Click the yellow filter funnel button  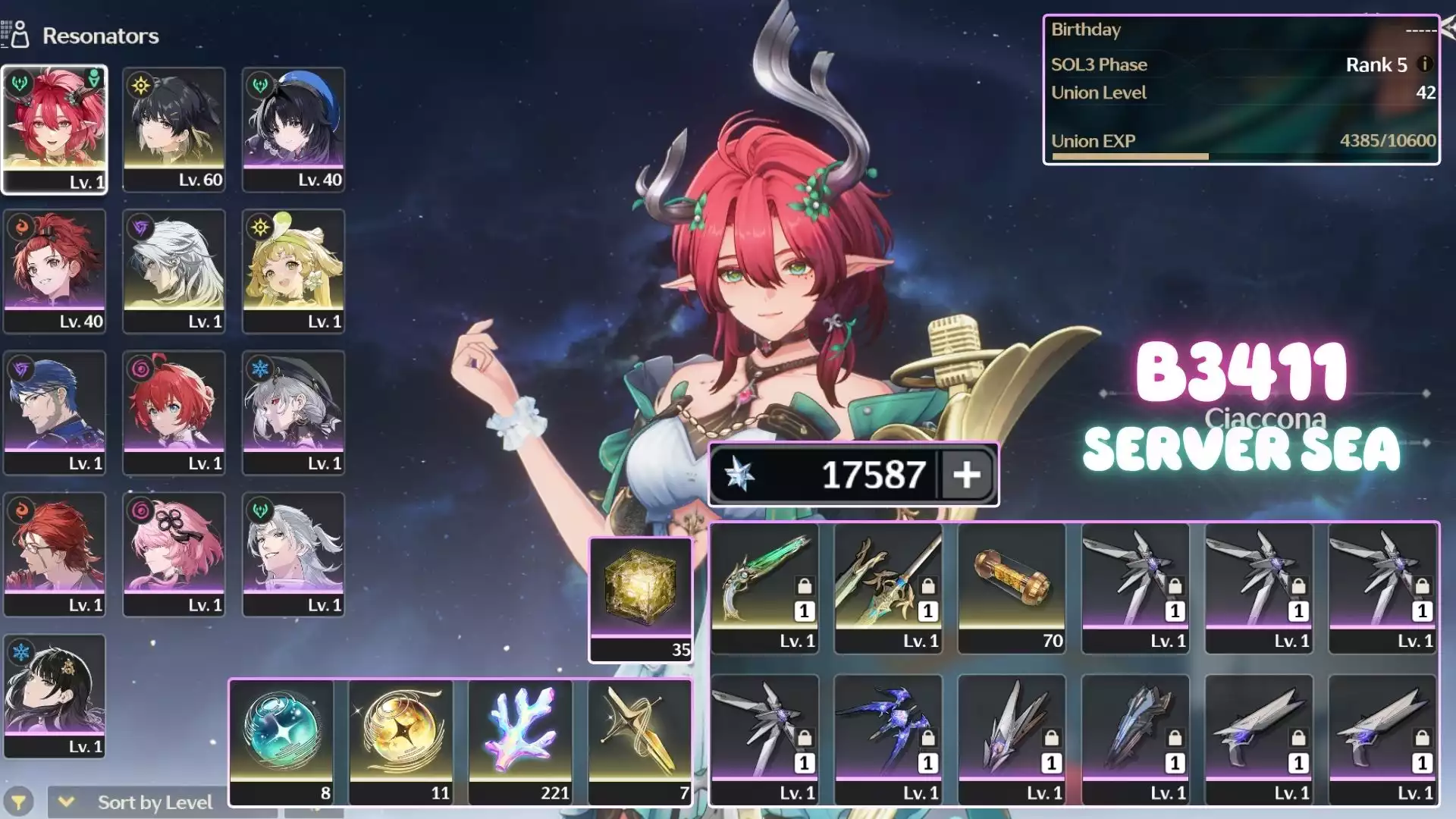[18, 802]
